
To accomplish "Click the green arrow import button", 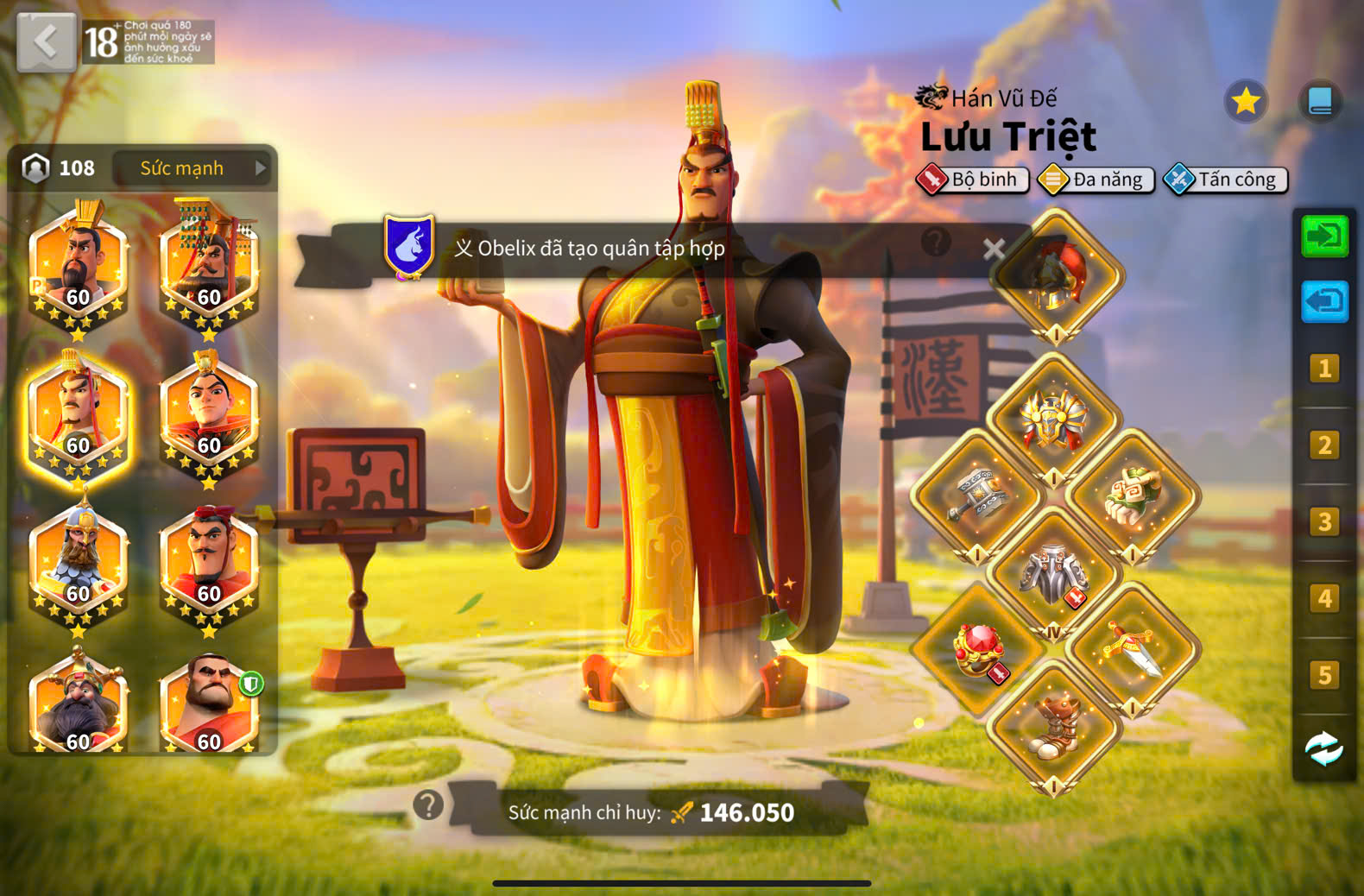I will [x=1324, y=237].
